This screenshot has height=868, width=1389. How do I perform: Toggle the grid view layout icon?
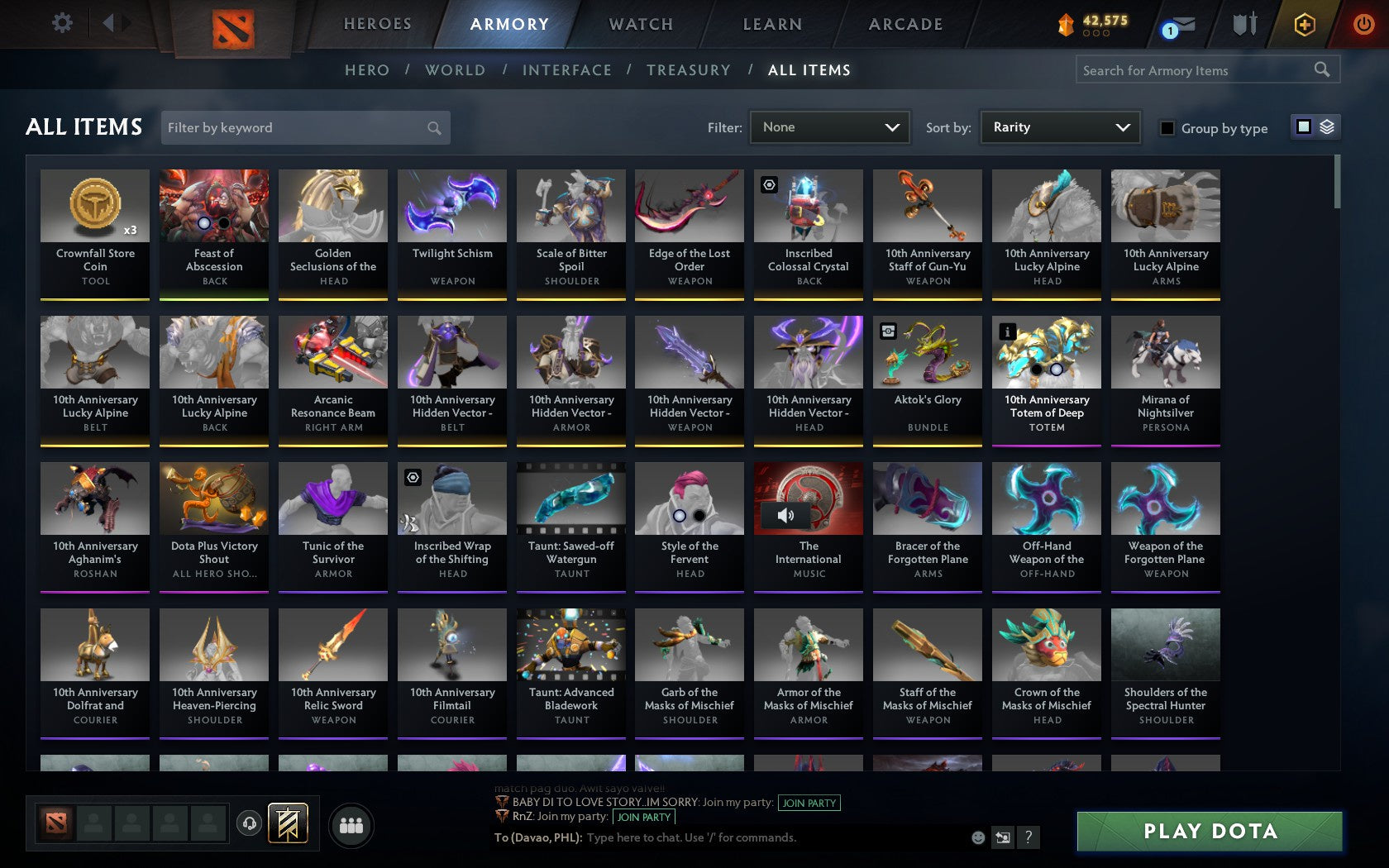[x=1304, y=127]
